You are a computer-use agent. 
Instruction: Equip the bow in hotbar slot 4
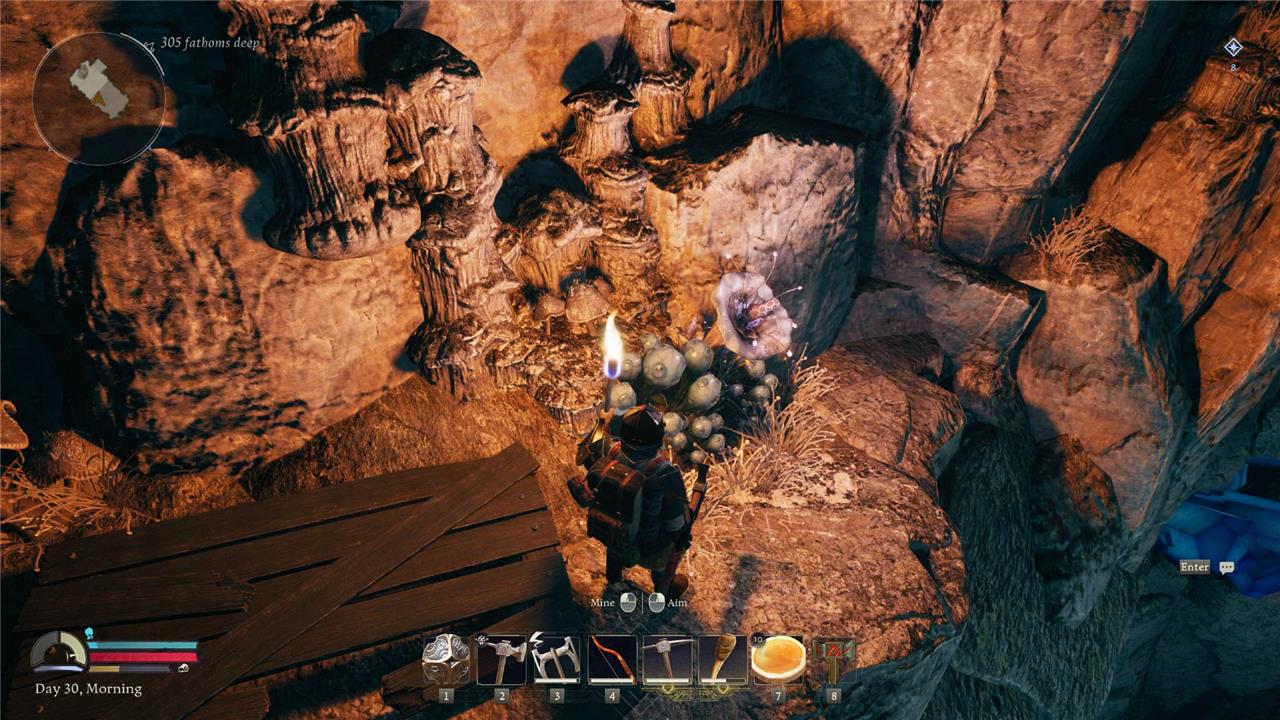tap(612, 661)
